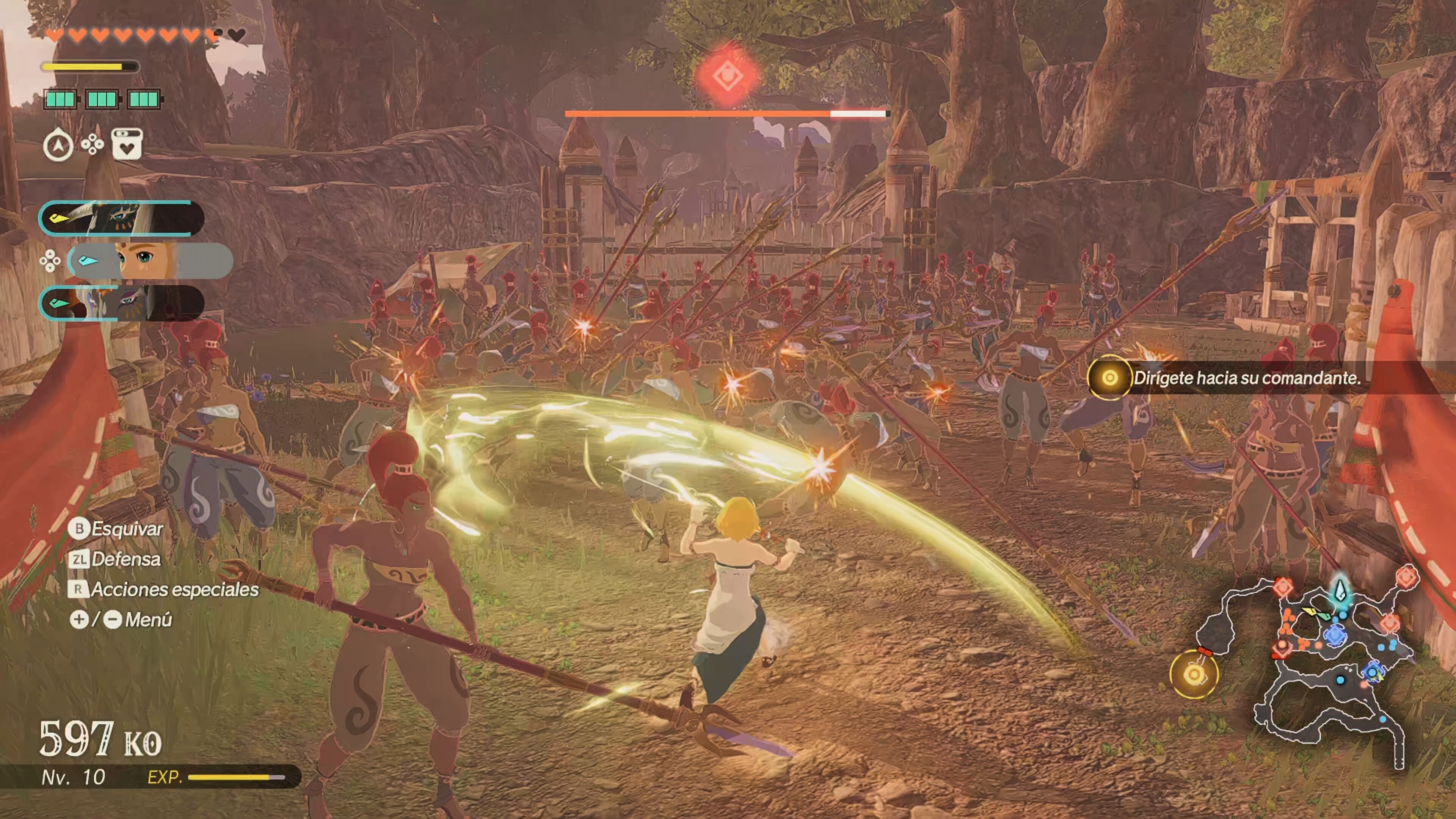Click the circular arrow icon beside the item
Screen dimensions: 1456x819
(x=58, y=145)
